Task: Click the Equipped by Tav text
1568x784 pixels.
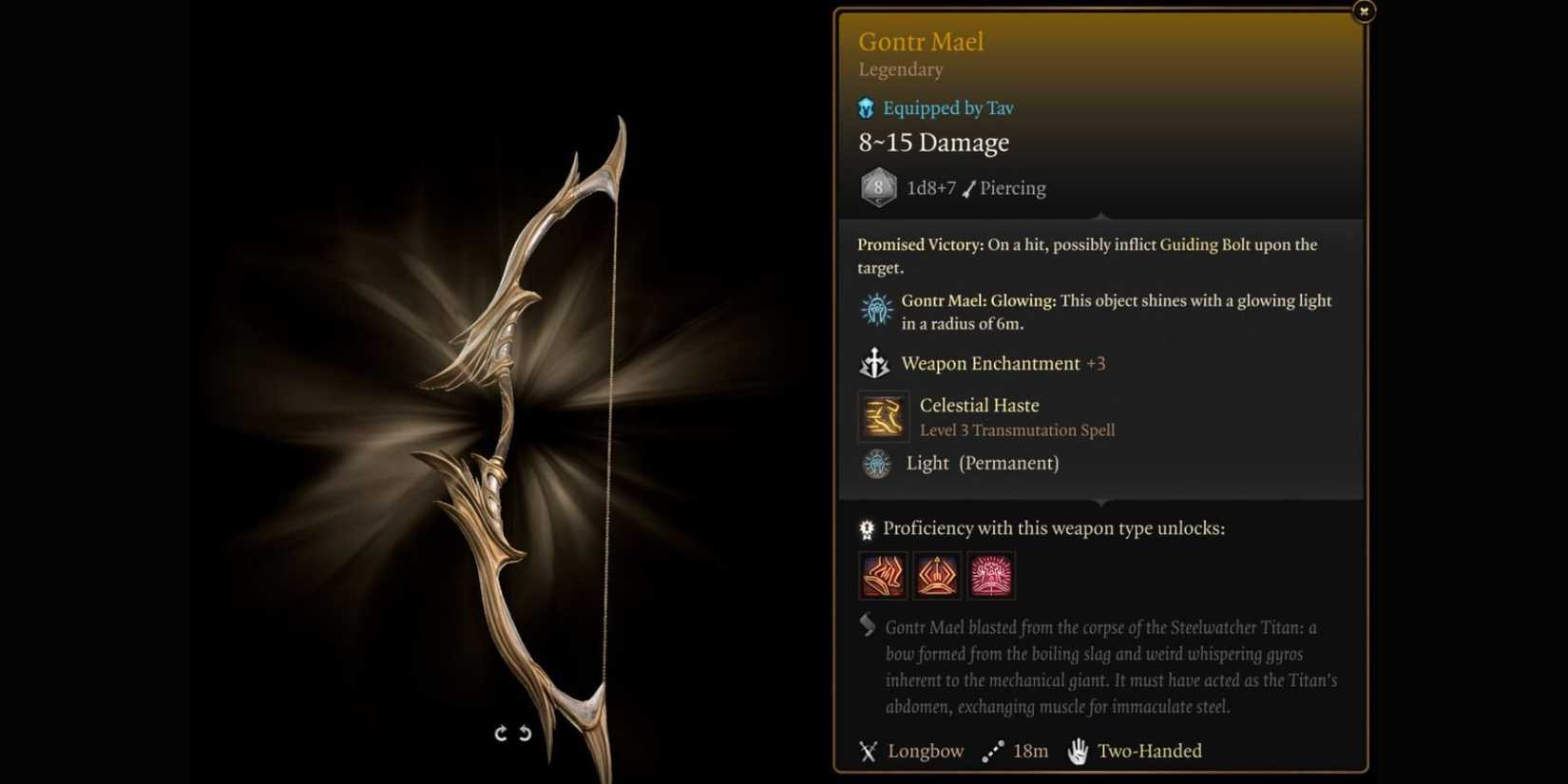Action: pyautogui.click(x=947, y=107)
